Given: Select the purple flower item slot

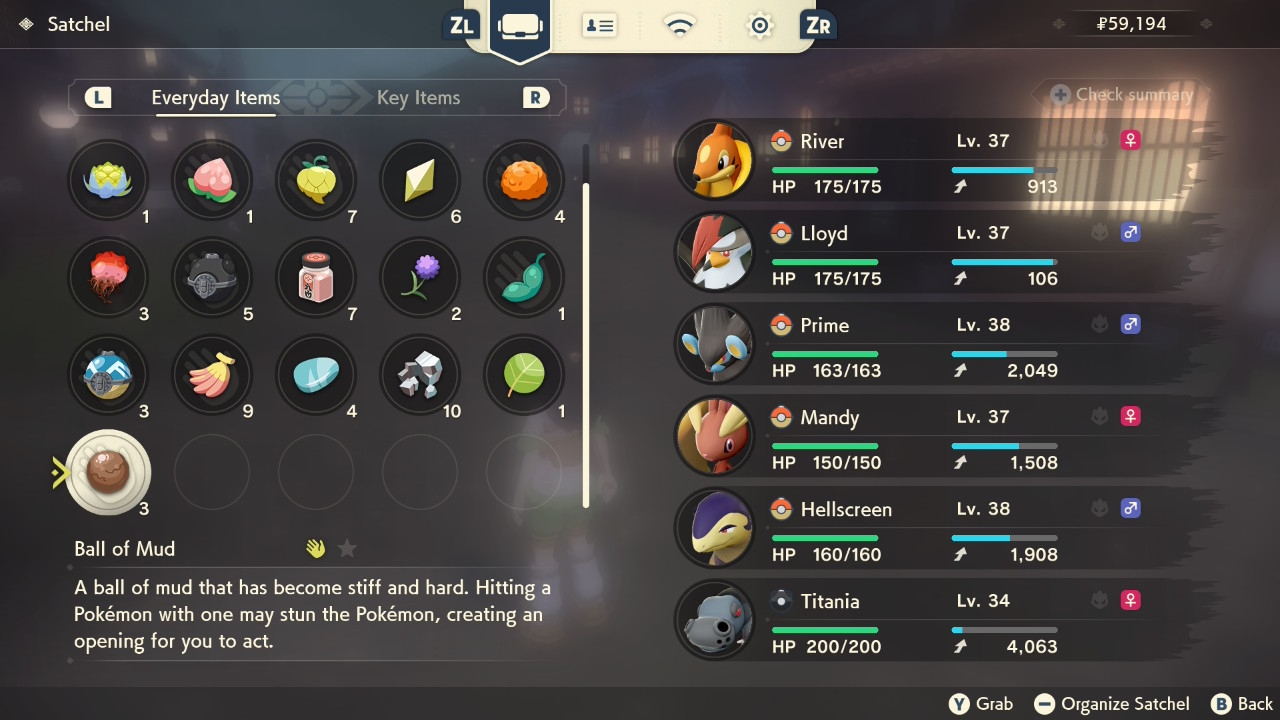Looking at the screenshot, I should 420,277.
